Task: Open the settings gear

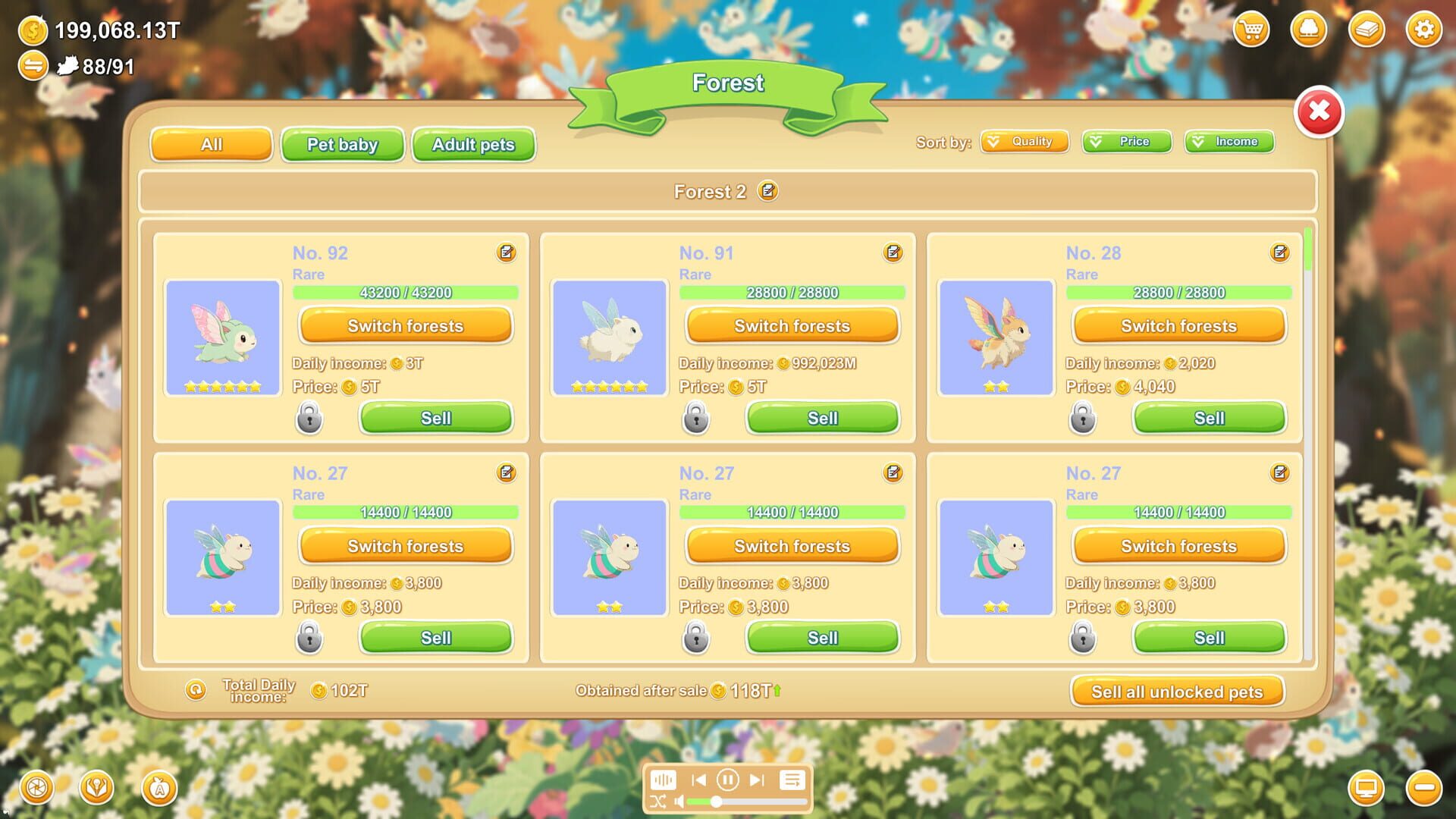Action: coord(1424,30)
